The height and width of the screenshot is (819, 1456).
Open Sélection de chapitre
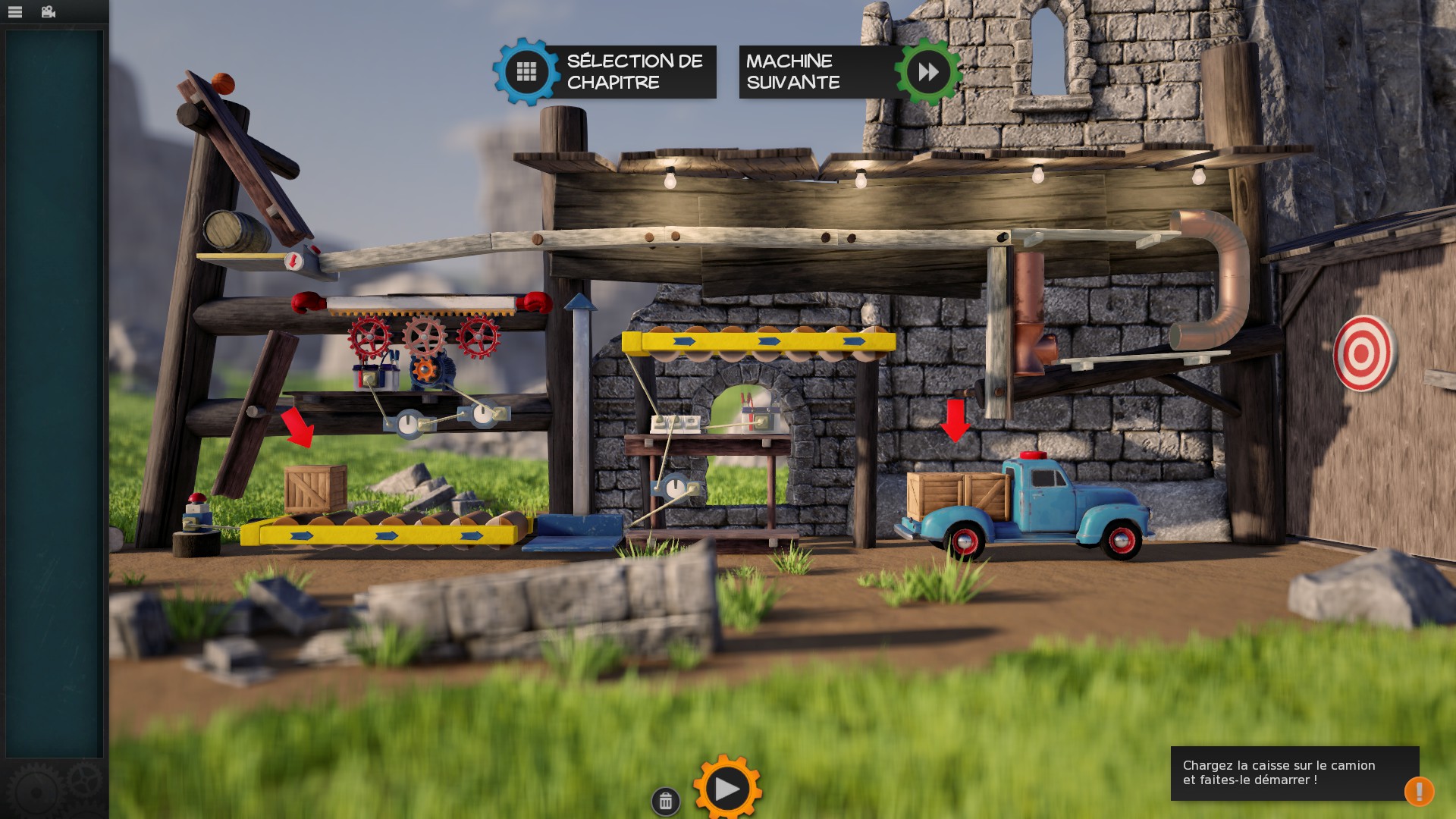(x=635, y=72)
